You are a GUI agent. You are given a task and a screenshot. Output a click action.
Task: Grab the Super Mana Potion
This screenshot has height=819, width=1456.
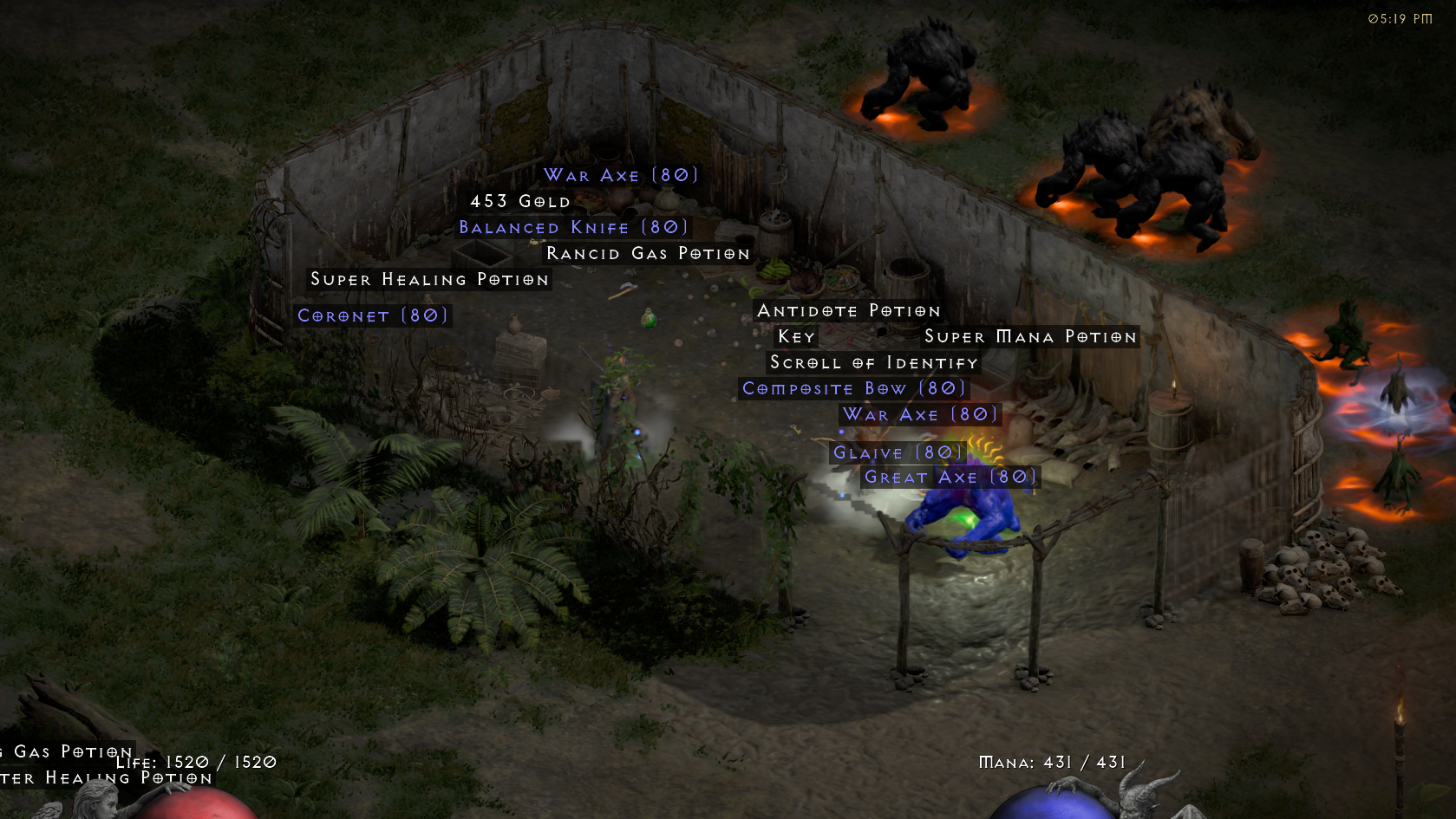(1030, 336)
